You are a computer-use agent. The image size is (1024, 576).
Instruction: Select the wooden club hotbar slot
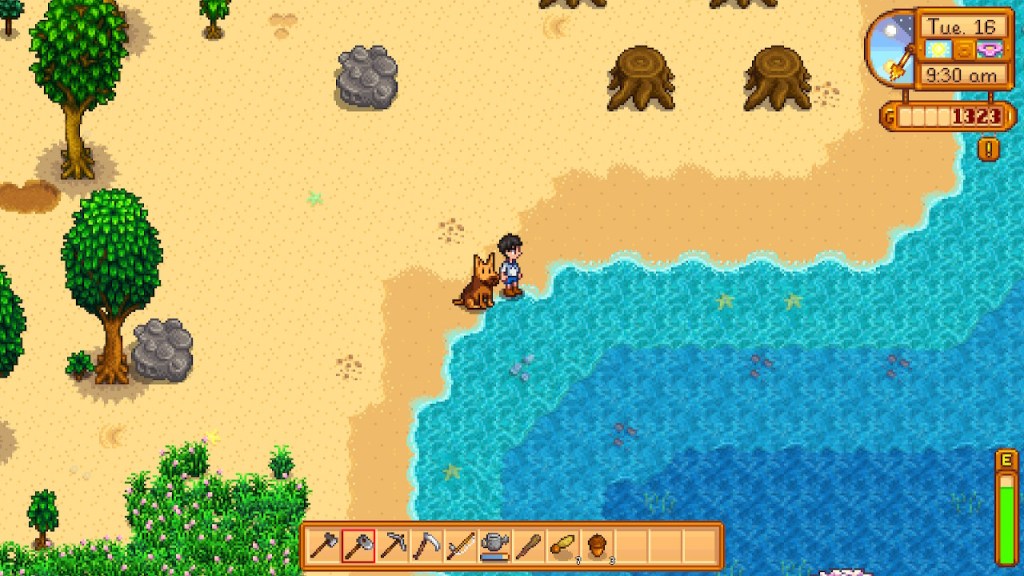pyautogui.click(x=528, y=546)
